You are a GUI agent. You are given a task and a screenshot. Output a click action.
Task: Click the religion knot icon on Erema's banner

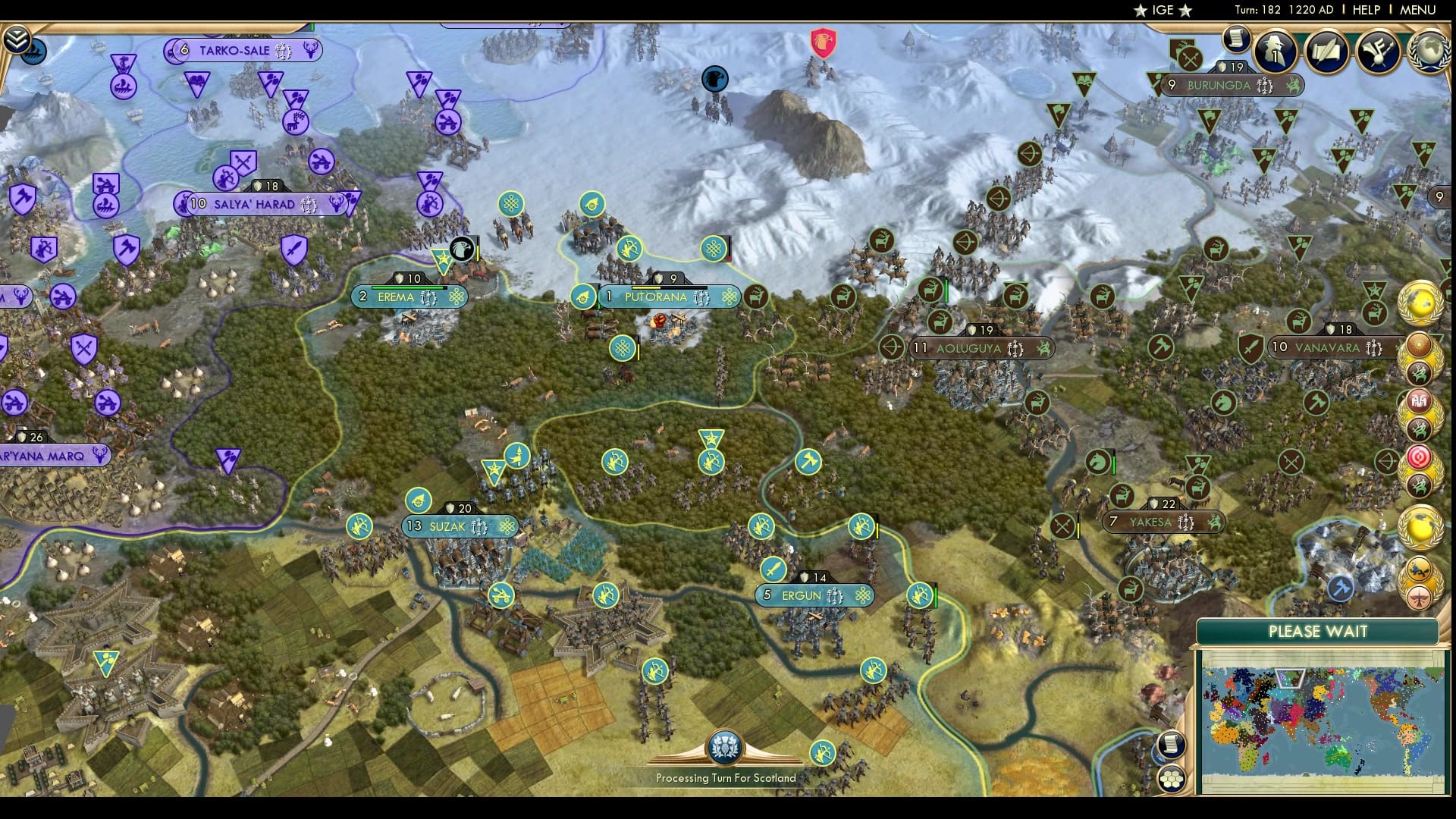[456, 298]
